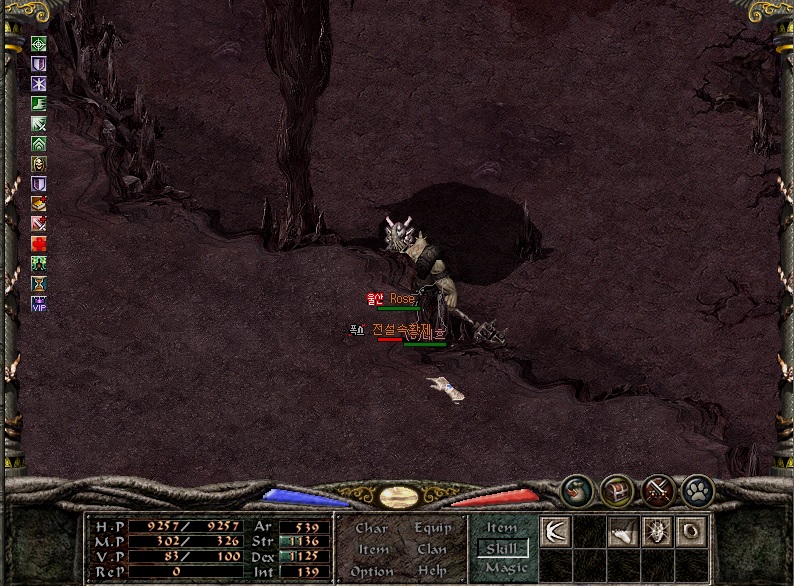Switch to the Magic quickbar tab

(505, 568)
